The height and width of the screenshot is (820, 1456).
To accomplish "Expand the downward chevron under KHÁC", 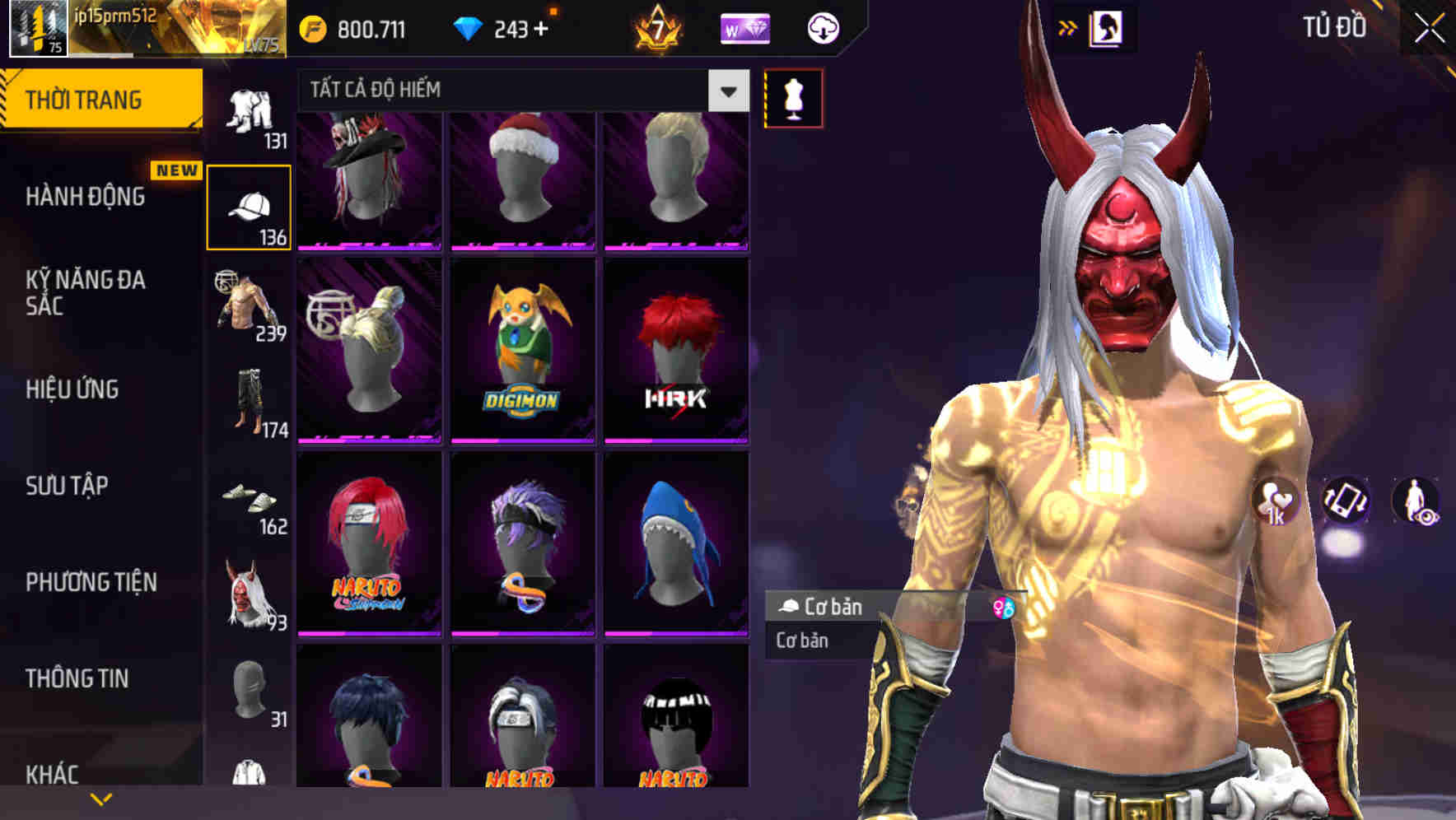I will pyautogui.click(x=100, y=799).
